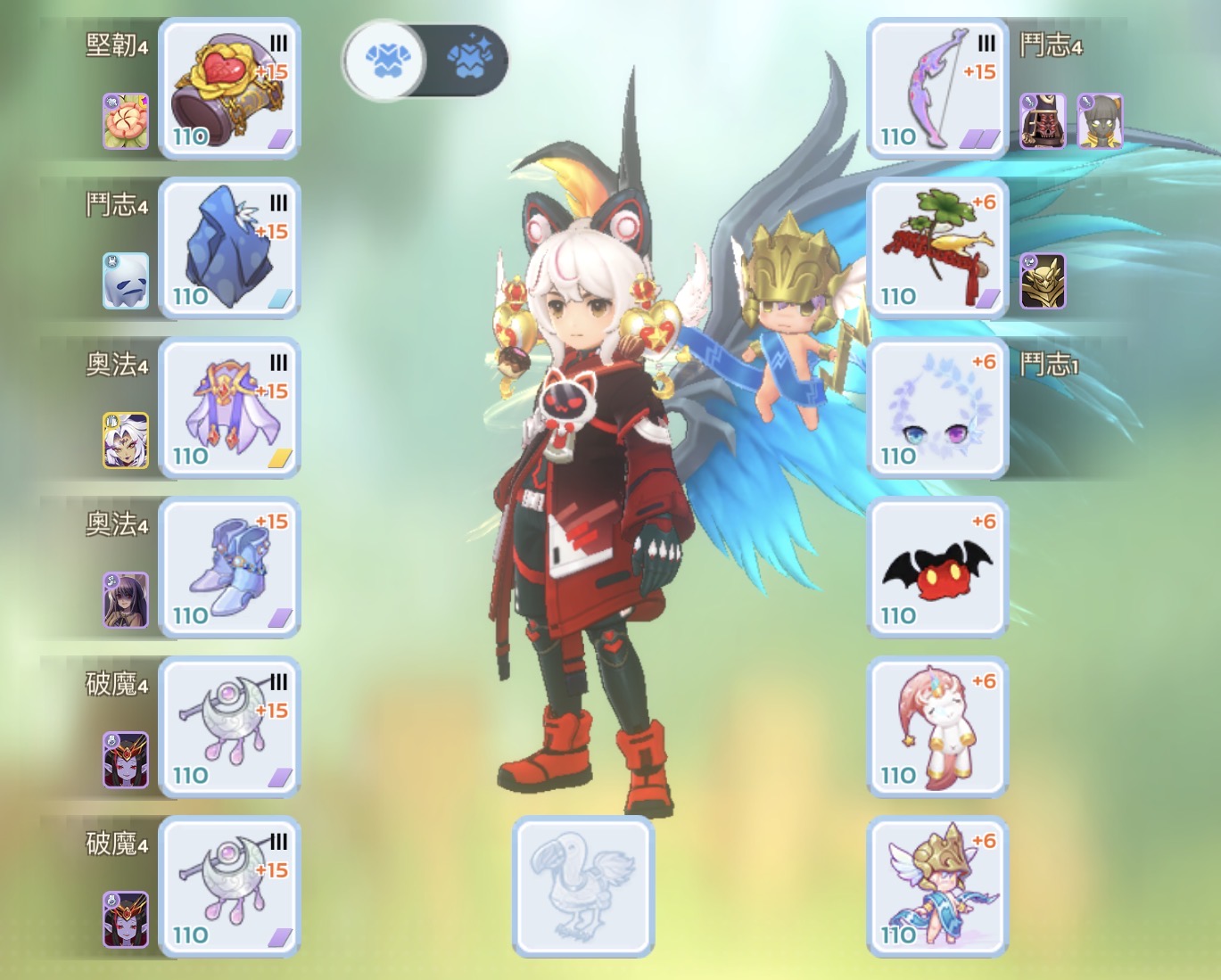Select the purple +15 robe garment
The height and width of the screenshot is (980, 1221).
point(230,408)
